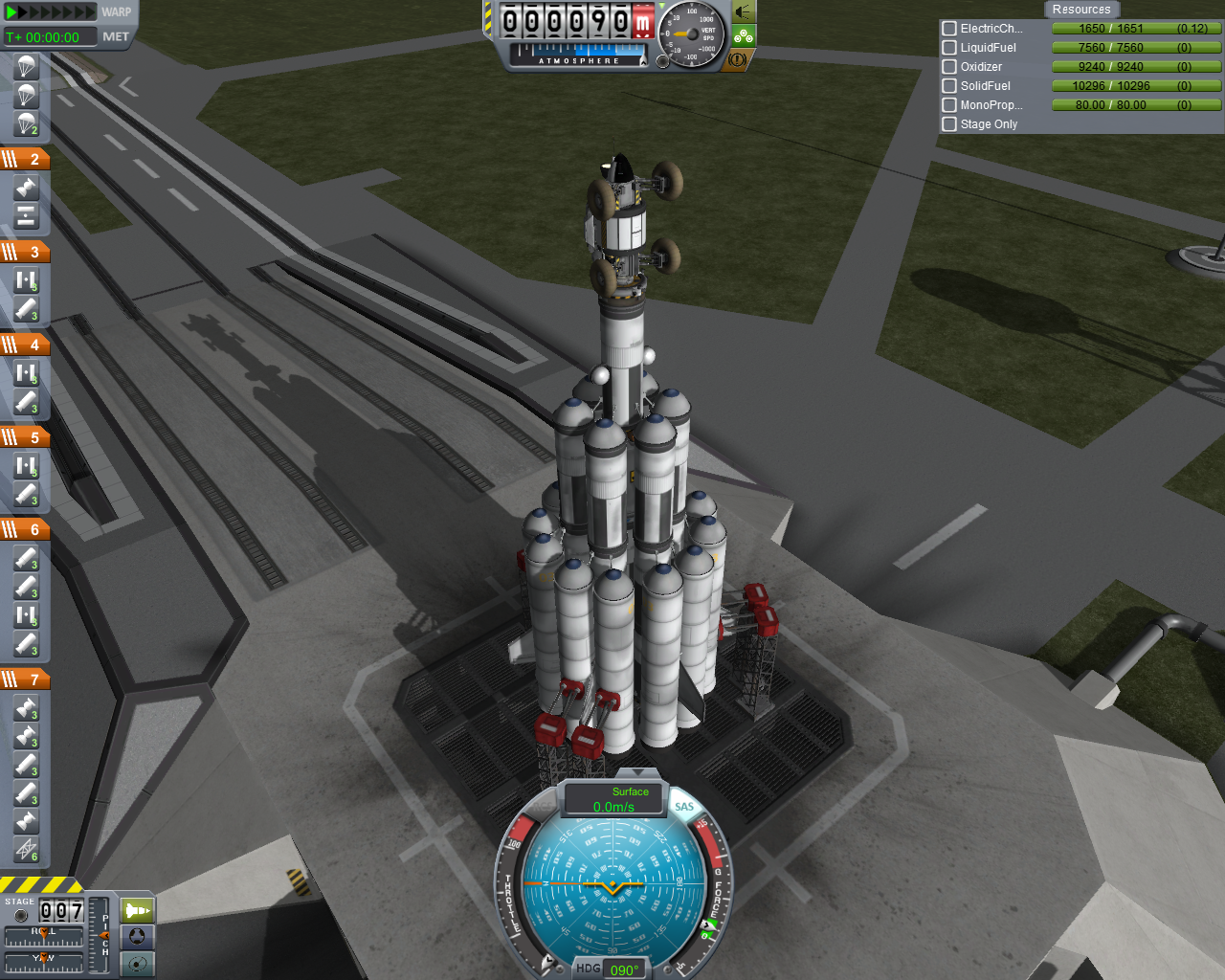Collapse the Resources panel tab
The image size is (1225, 980).
1081,10
